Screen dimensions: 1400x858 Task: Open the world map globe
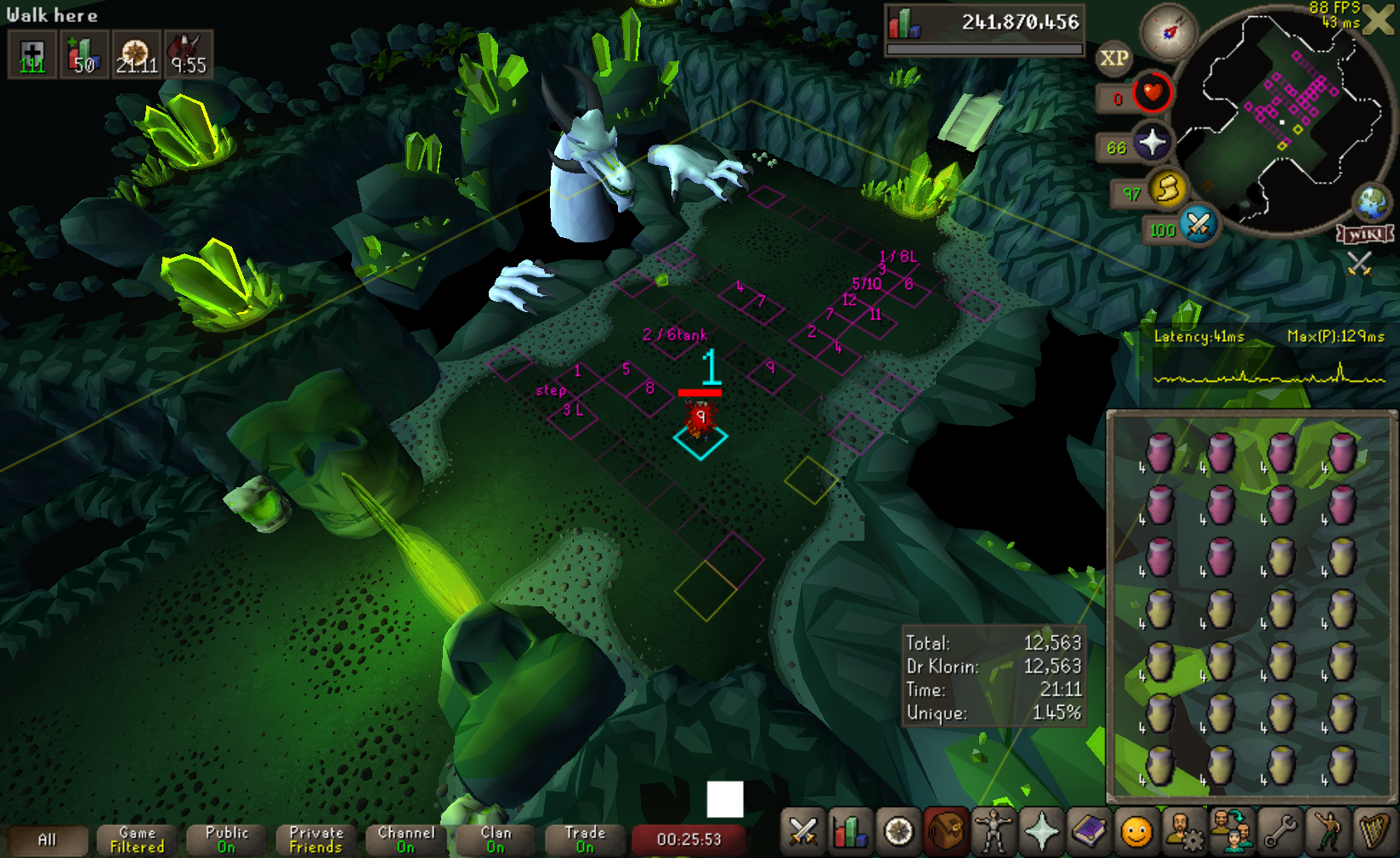click(x=1371, y=202)
